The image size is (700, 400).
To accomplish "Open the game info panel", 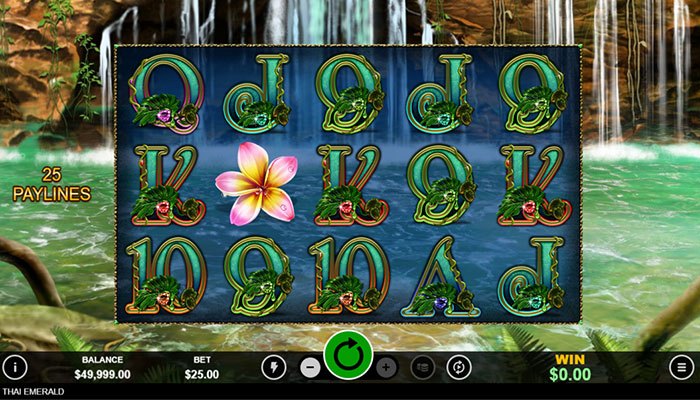I will (x=14, y=367).
